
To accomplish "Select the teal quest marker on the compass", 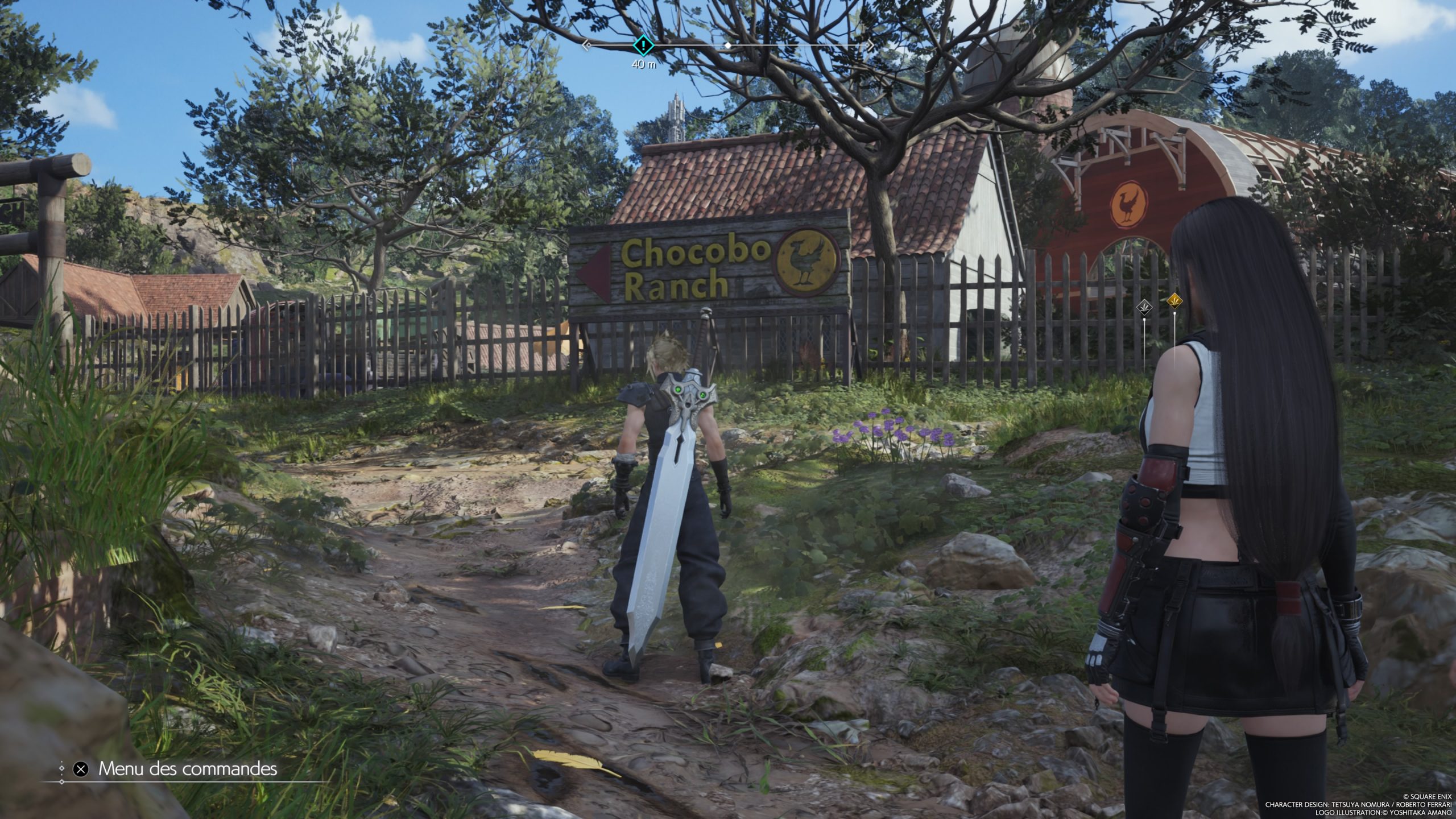I will point(643,44).
